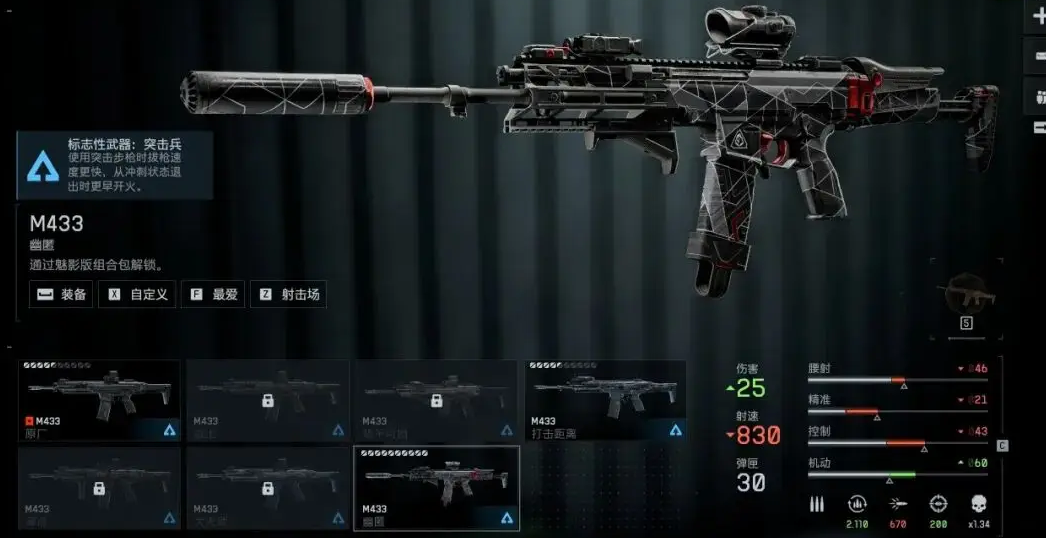Choose the M433 打击距离 preset tile
The width and height of the screenshot is (1046, 538).
[606, 401]
